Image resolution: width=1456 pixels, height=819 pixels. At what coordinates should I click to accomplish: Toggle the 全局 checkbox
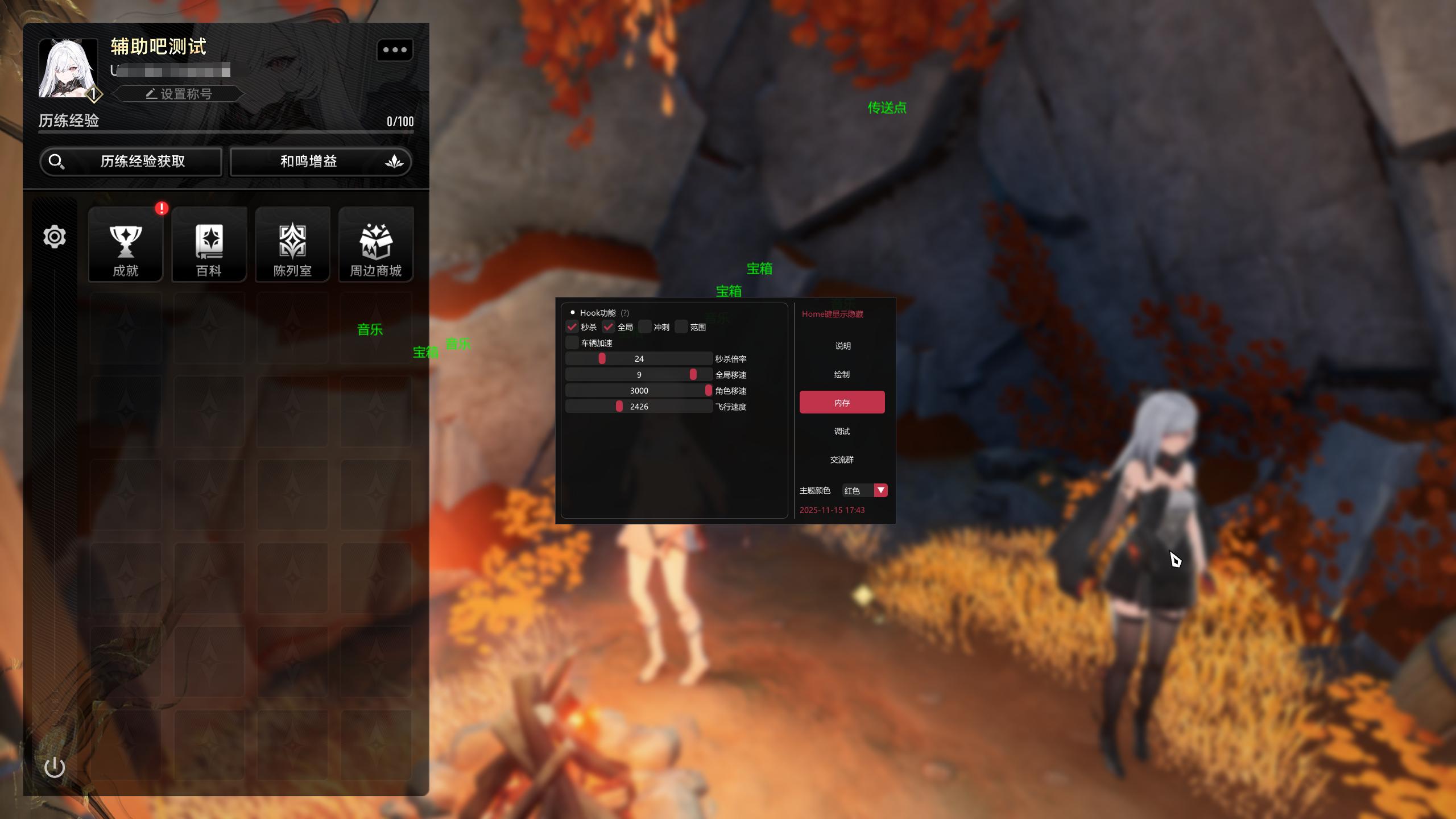pyautogui.click(x=609, y=327)
